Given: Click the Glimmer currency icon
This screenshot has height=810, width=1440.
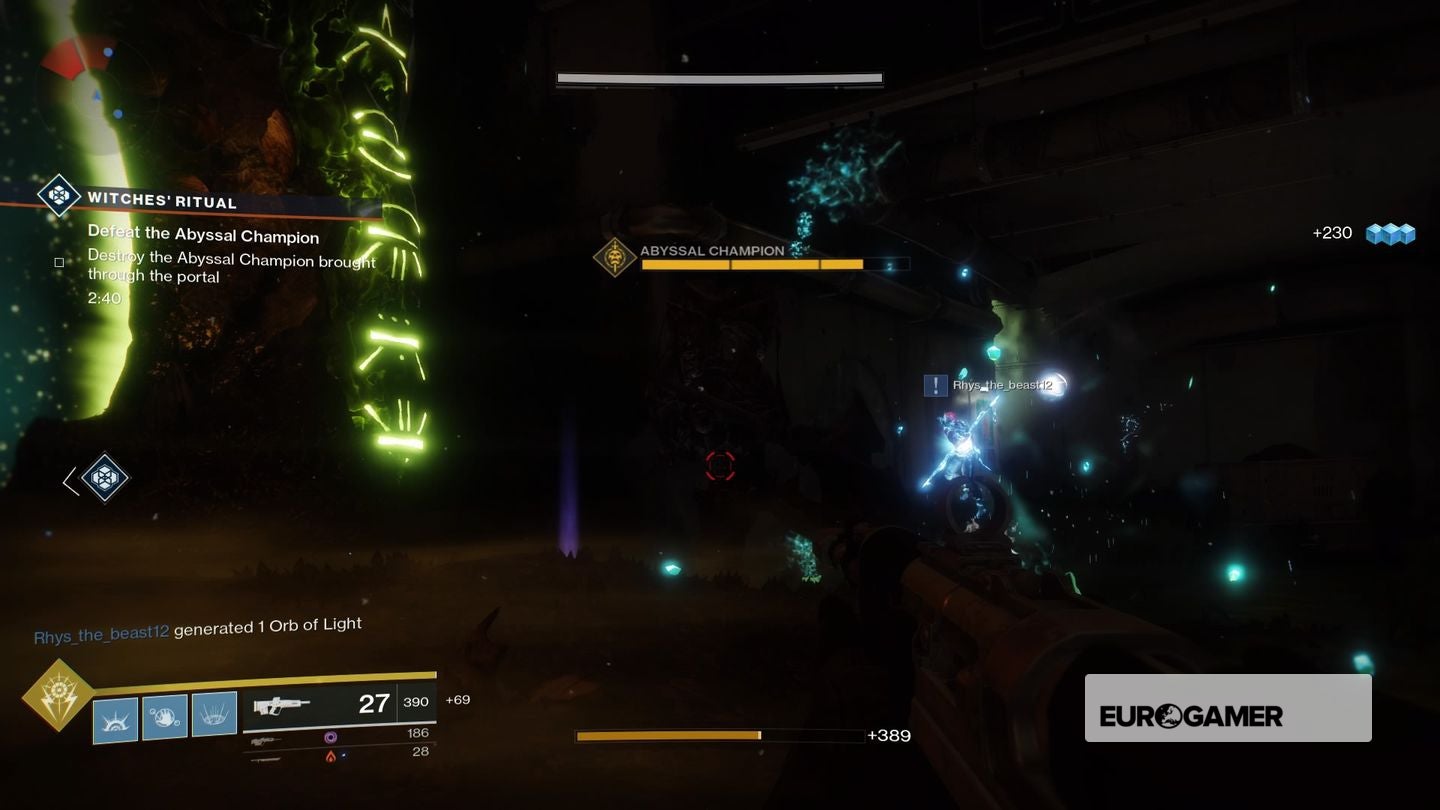Looking at the screenshot, I should coord(1389,233).
